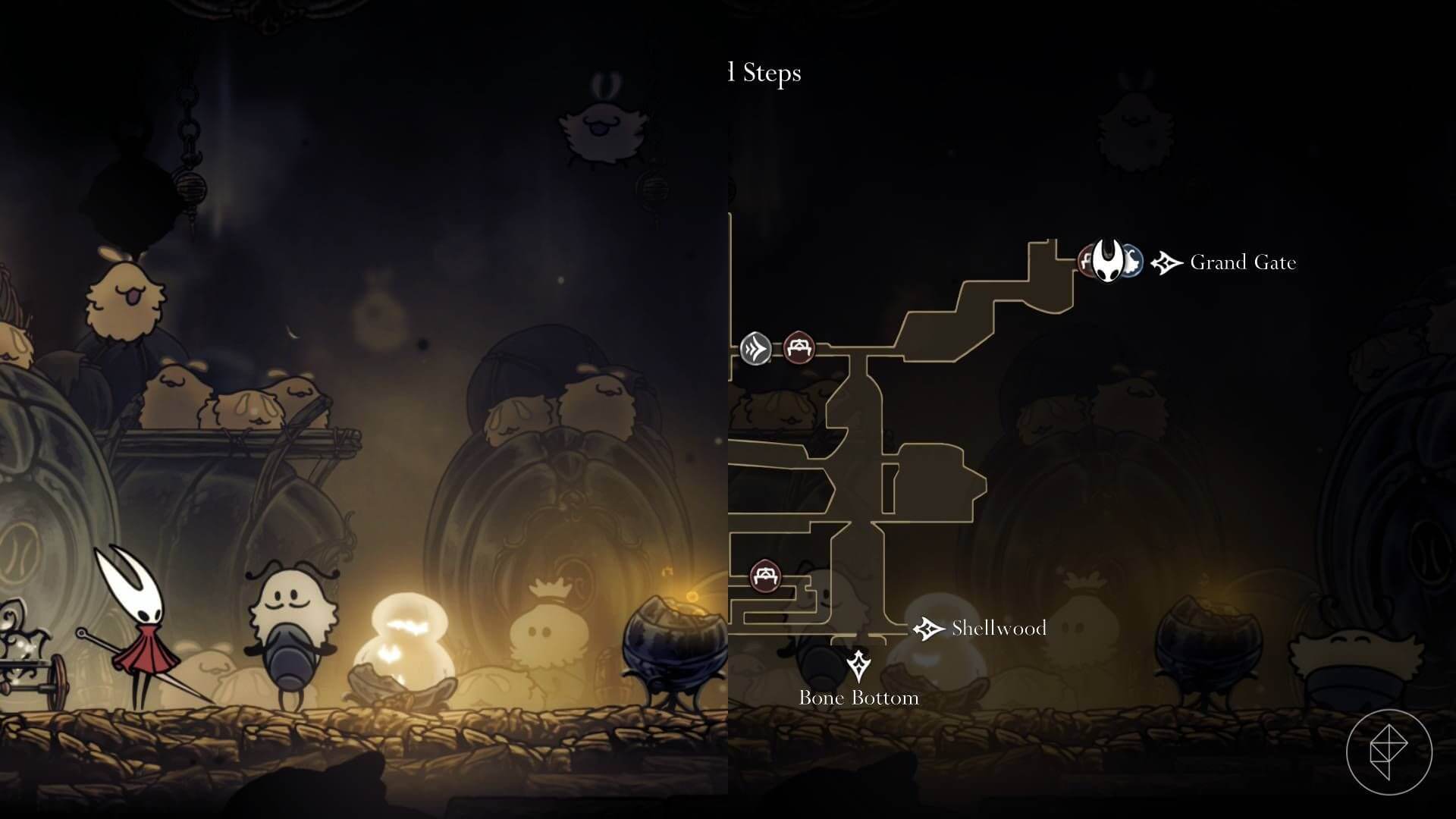
Task: Click the grey triple-chevron map marker
Action: 755,349
